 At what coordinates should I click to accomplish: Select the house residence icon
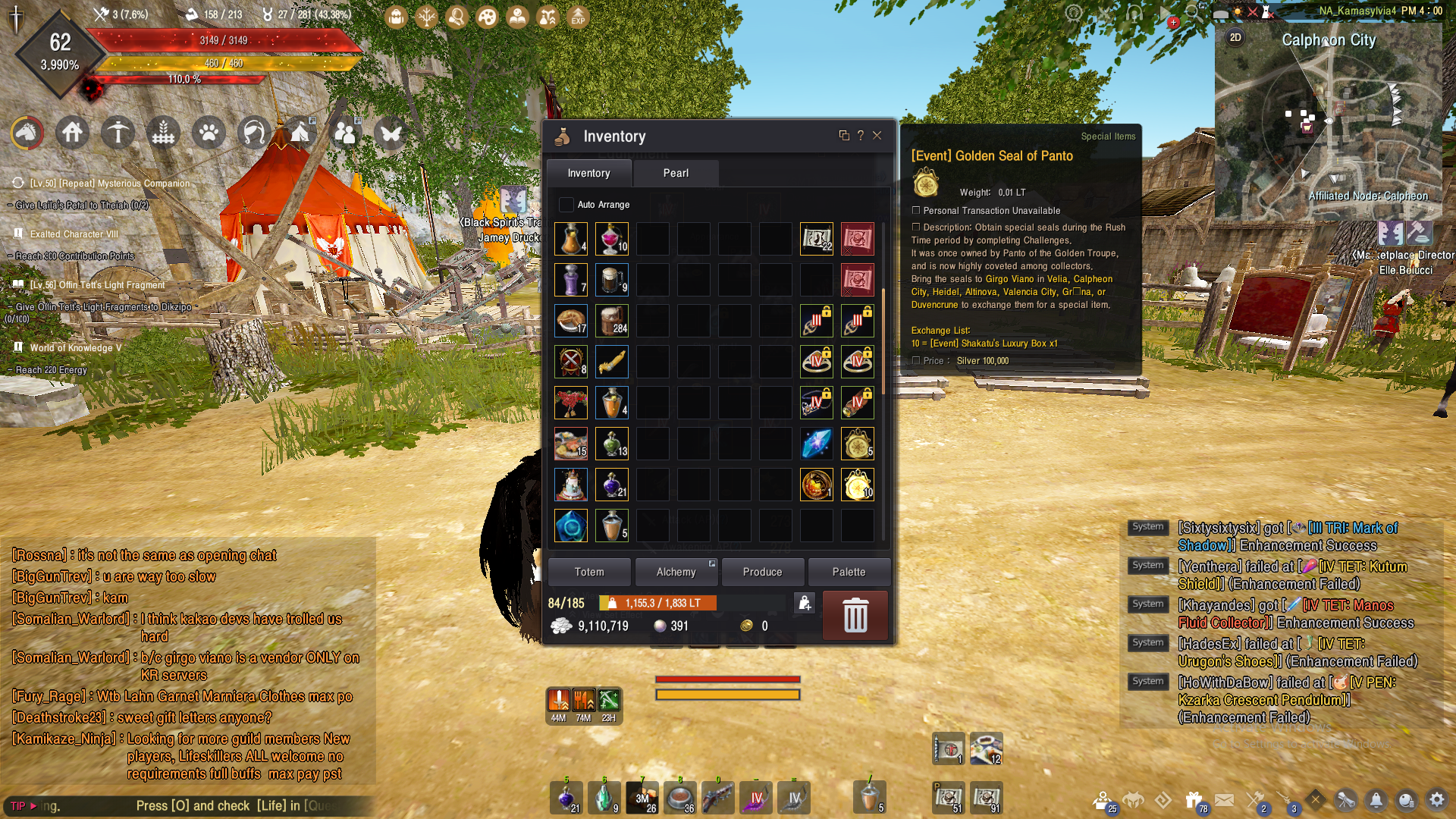point(72,133)
